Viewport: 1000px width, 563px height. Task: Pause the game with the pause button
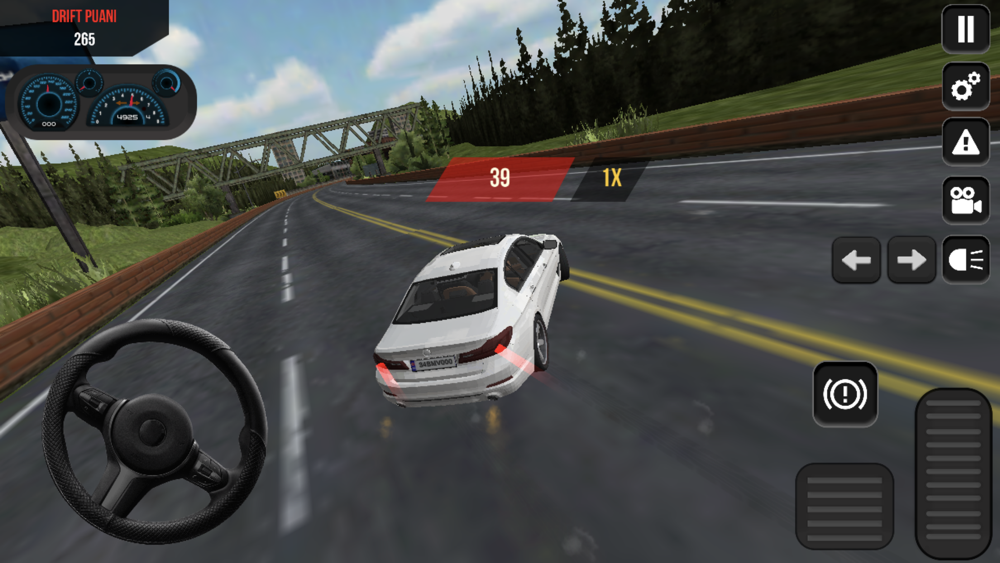965,29
